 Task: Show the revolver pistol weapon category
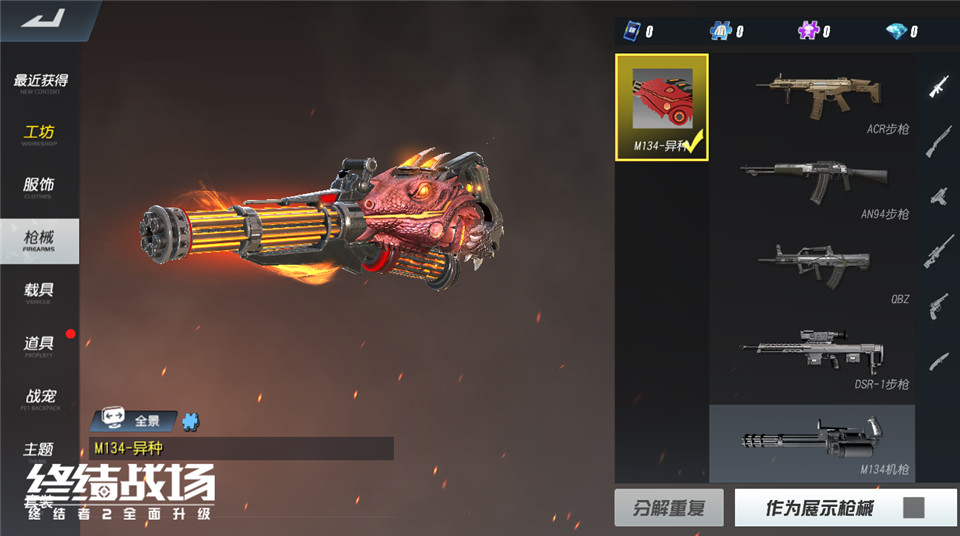coord(937,303)
